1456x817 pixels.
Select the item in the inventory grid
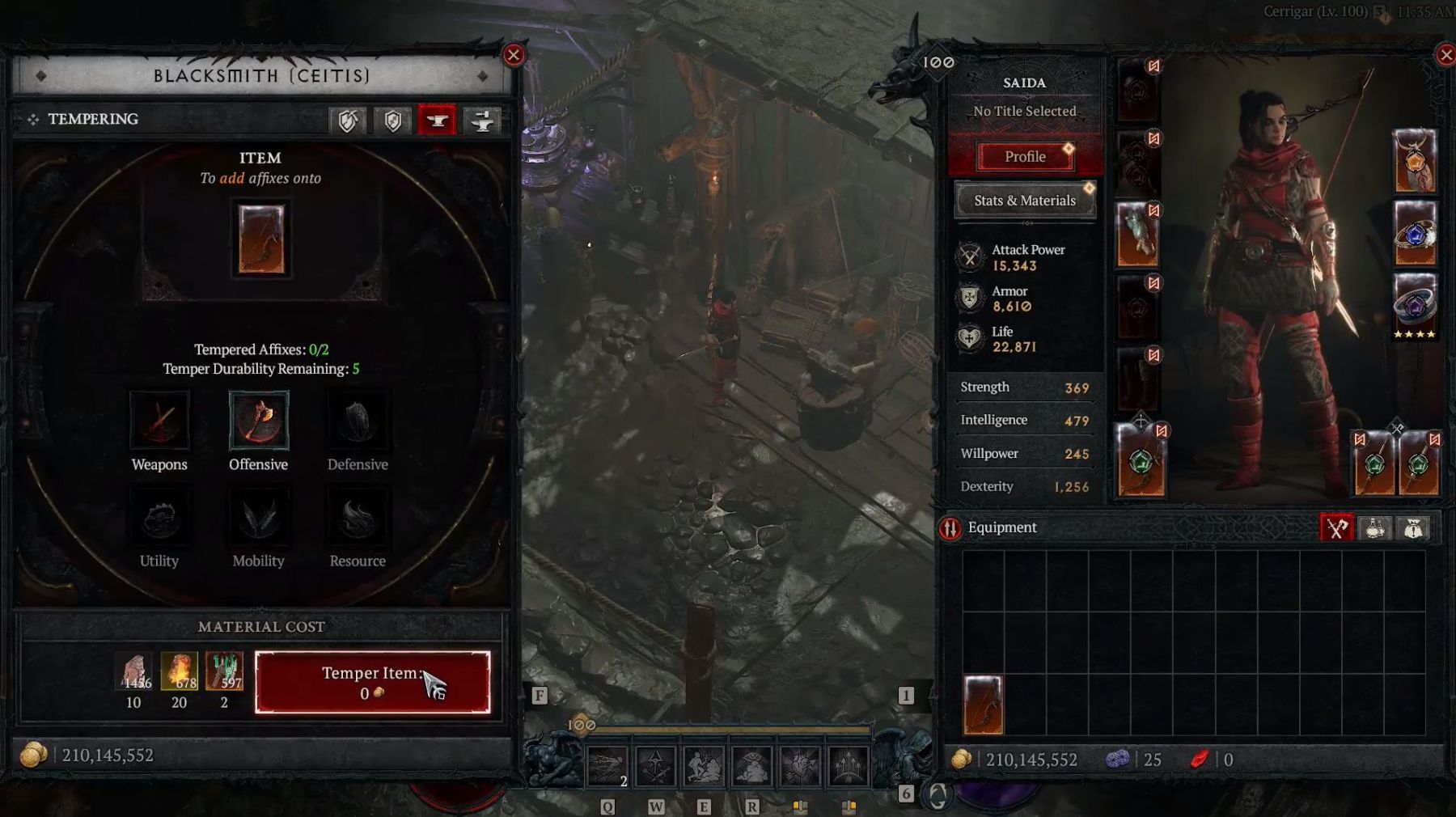tap(984, 705)
